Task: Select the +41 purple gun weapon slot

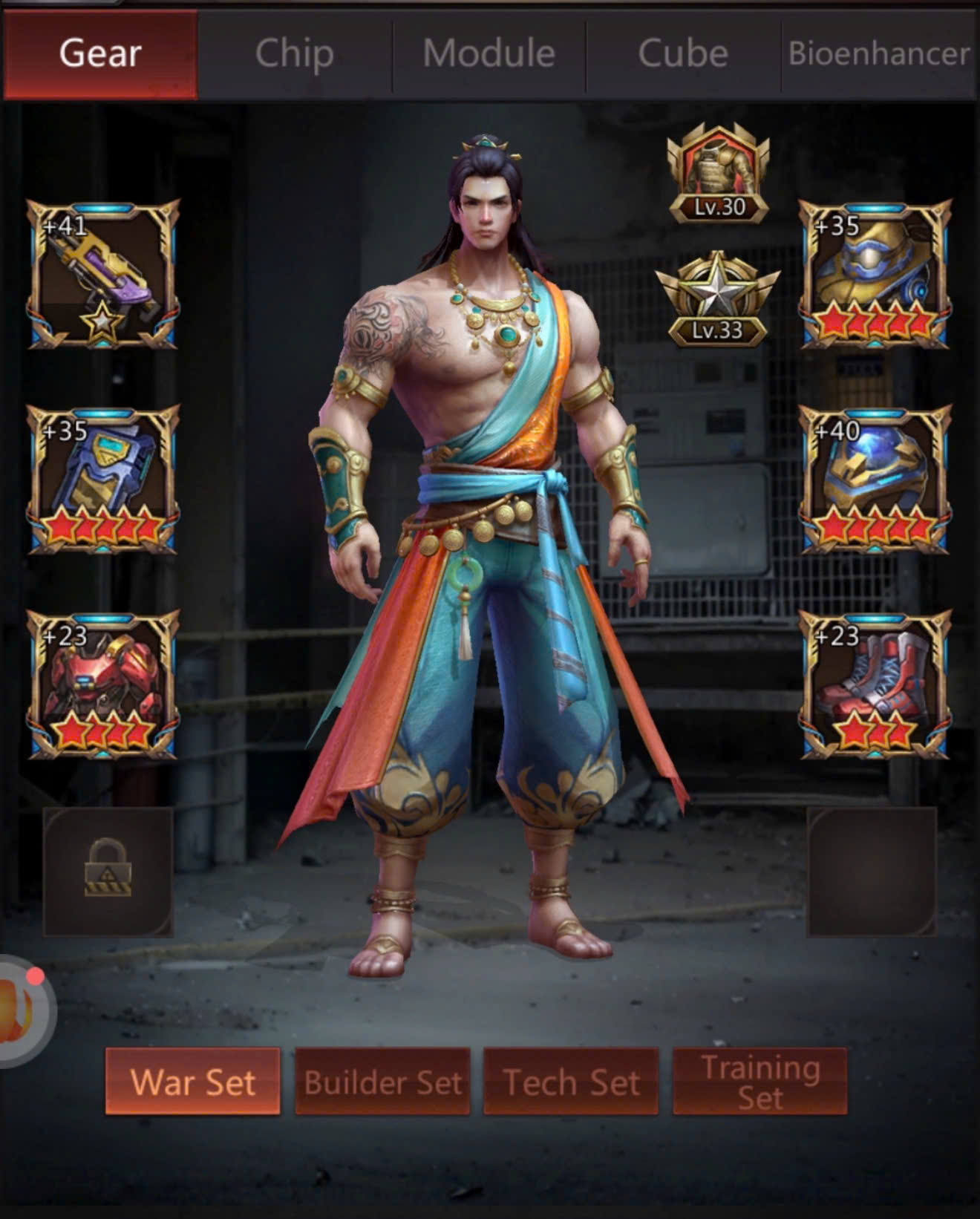Action: (x=103, y=275)
